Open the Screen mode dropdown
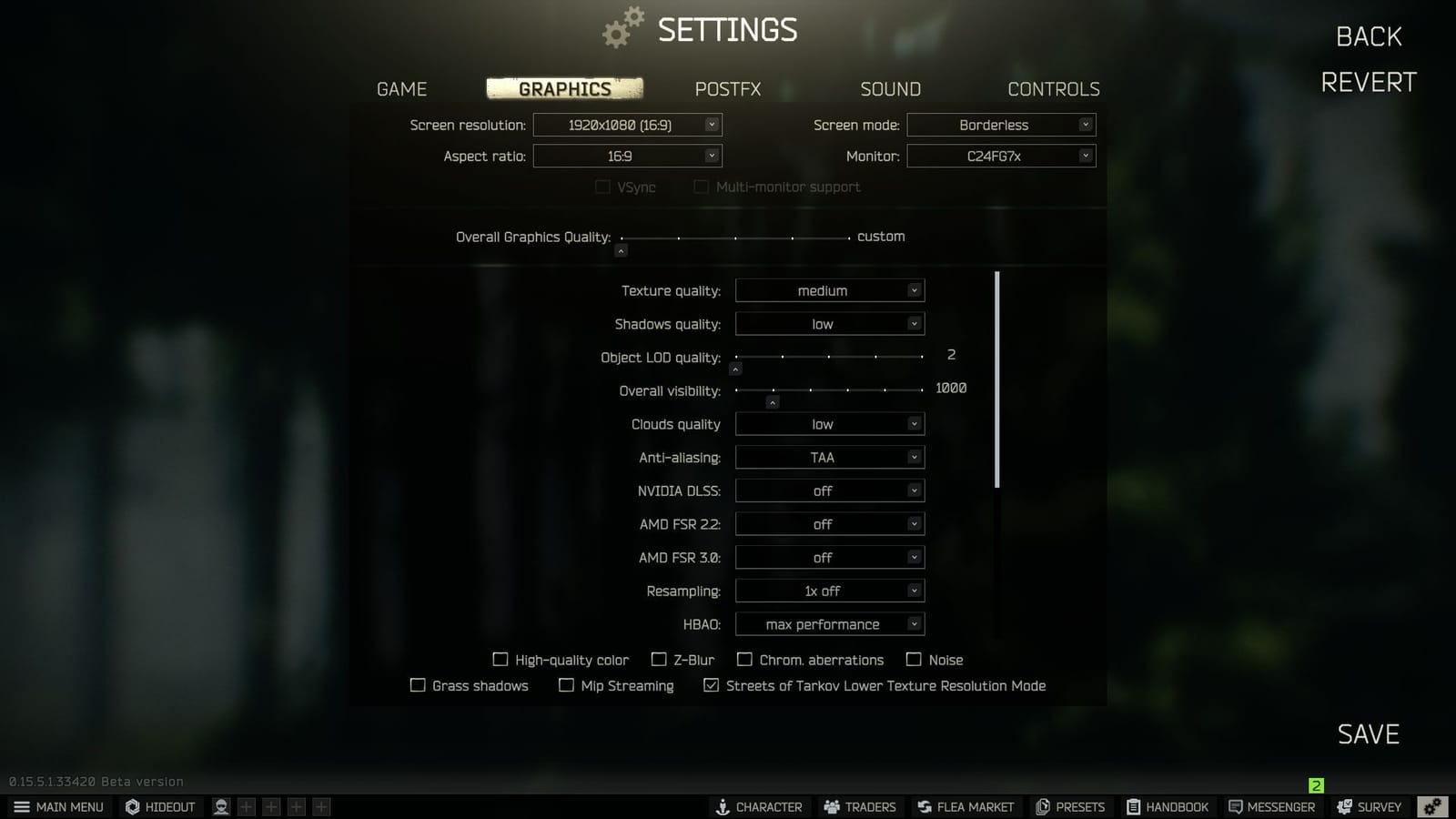 click(x=1001, y=125)
